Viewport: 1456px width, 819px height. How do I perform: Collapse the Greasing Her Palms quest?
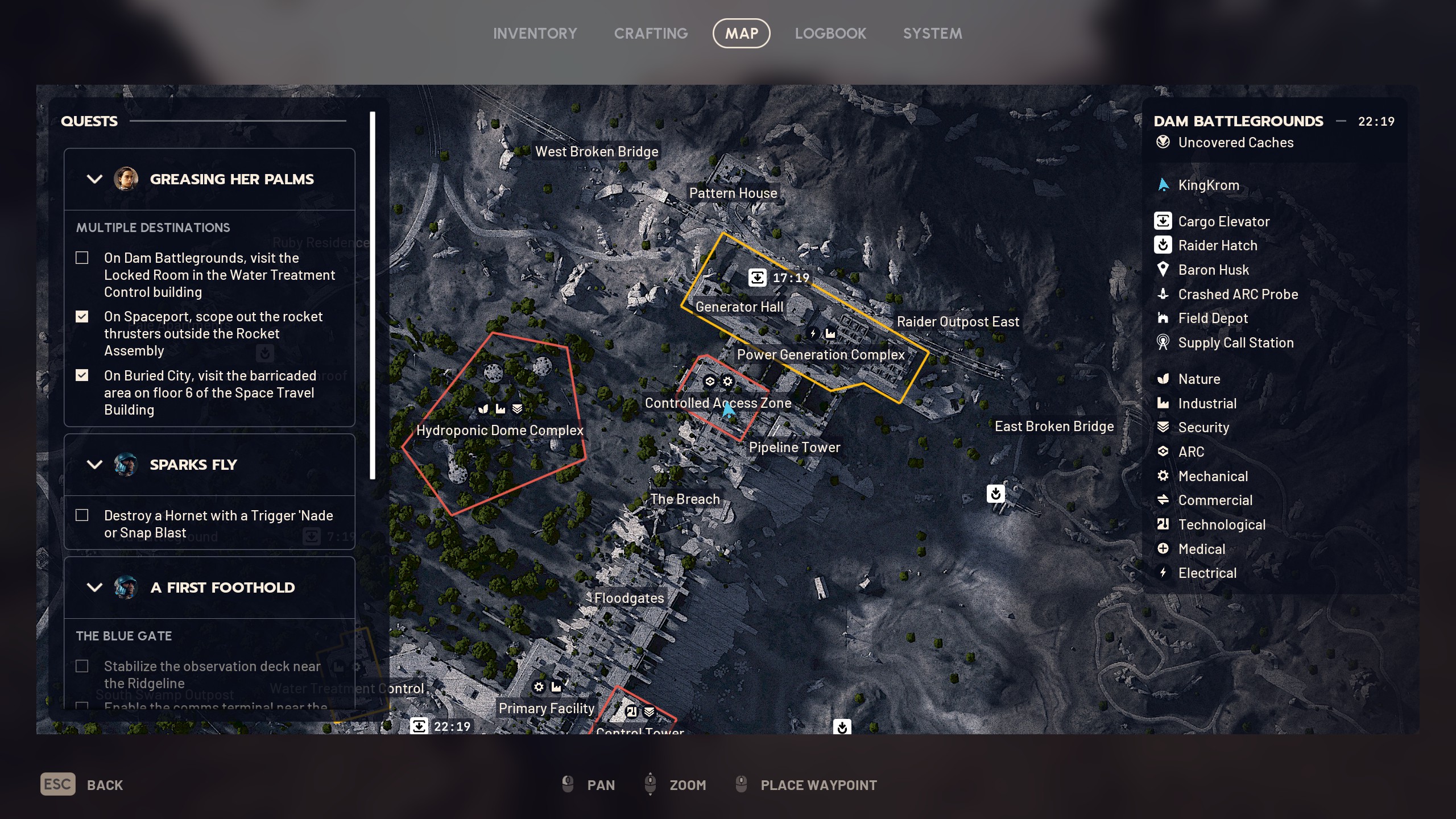94,179
